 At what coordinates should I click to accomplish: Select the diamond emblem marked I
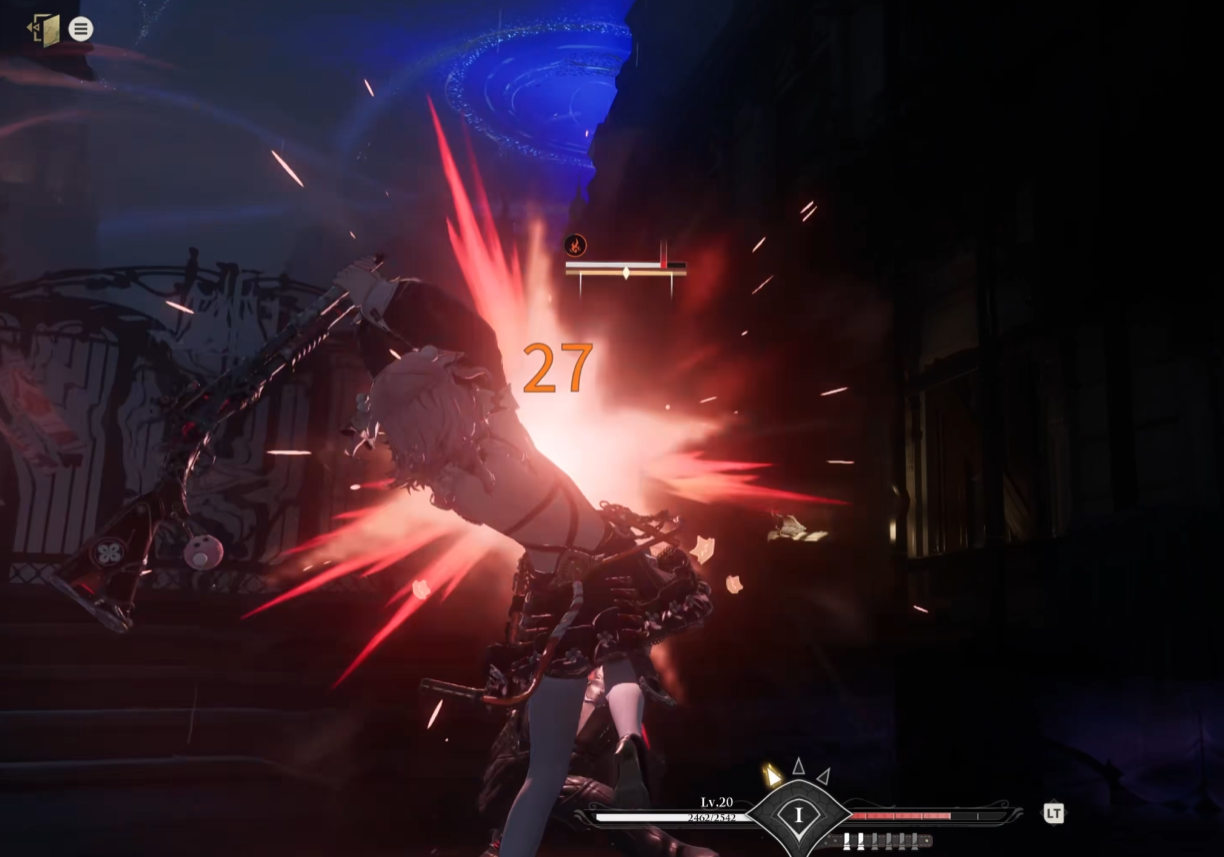798,815
